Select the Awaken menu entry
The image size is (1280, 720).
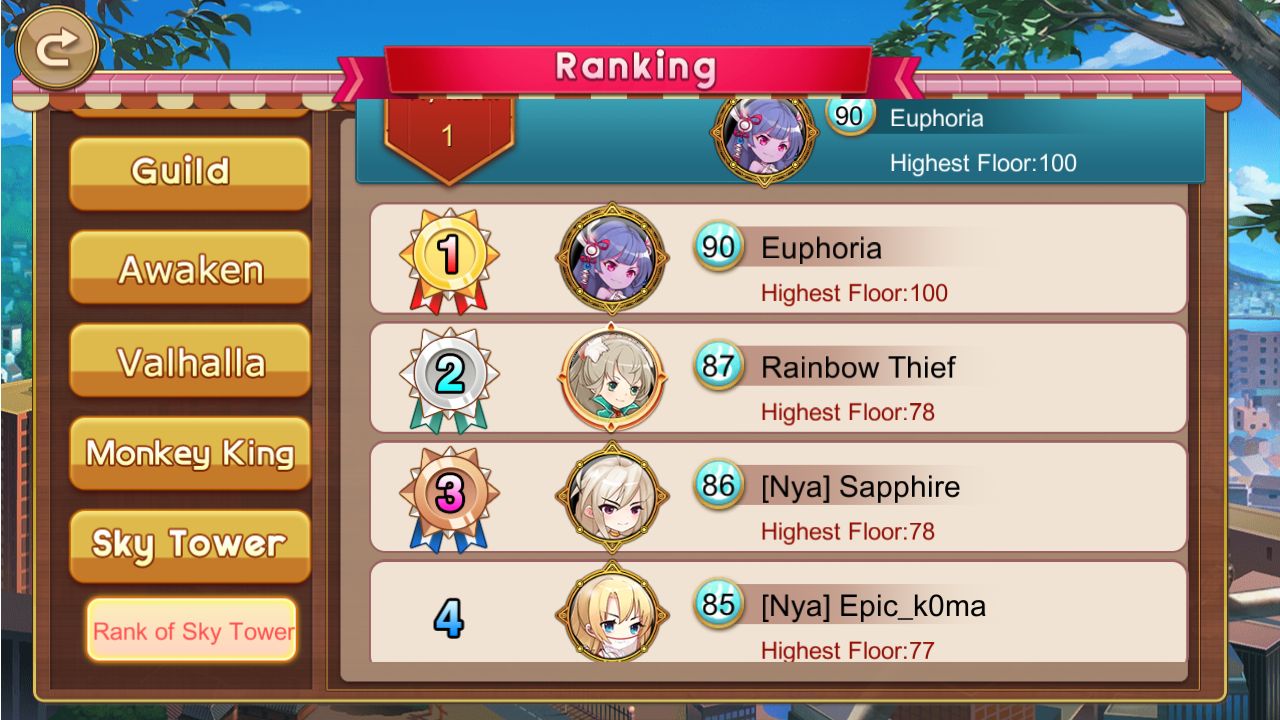189,266
